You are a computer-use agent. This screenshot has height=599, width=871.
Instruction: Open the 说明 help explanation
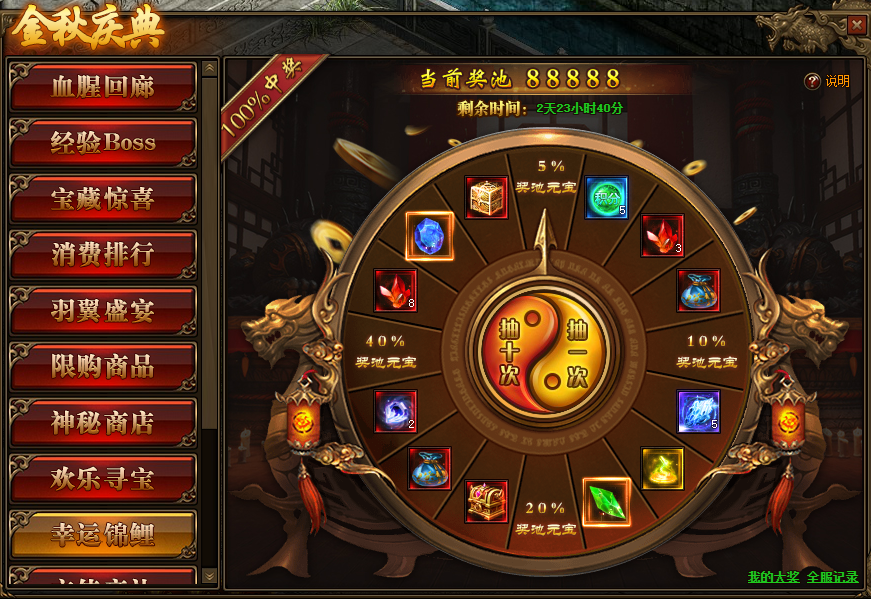(828, 82)
